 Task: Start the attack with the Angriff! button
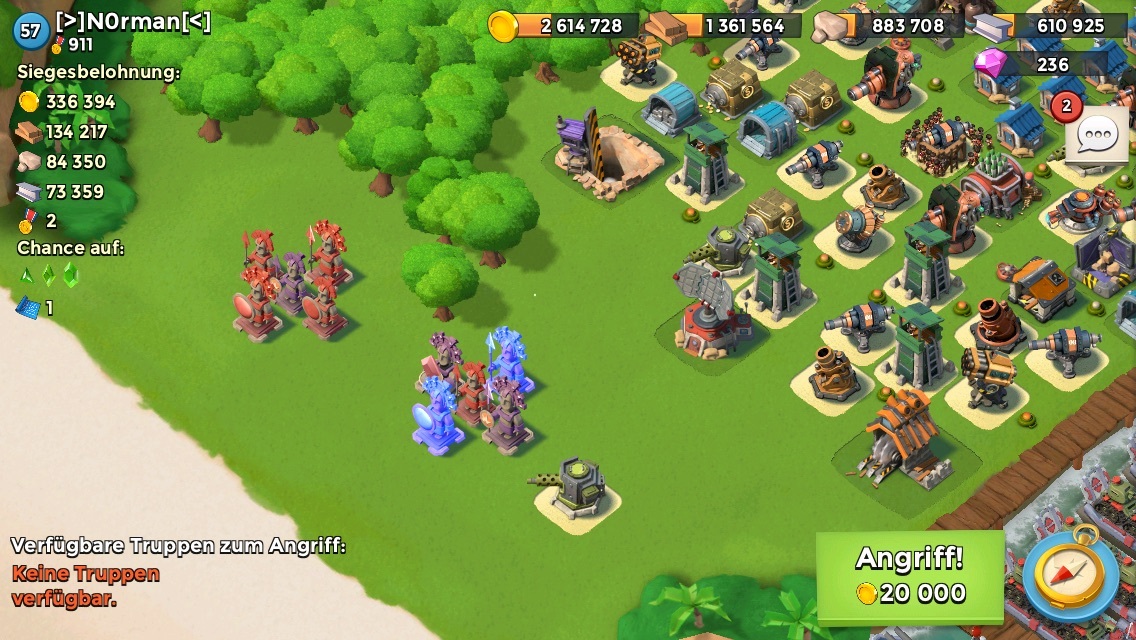coord(910,576)
